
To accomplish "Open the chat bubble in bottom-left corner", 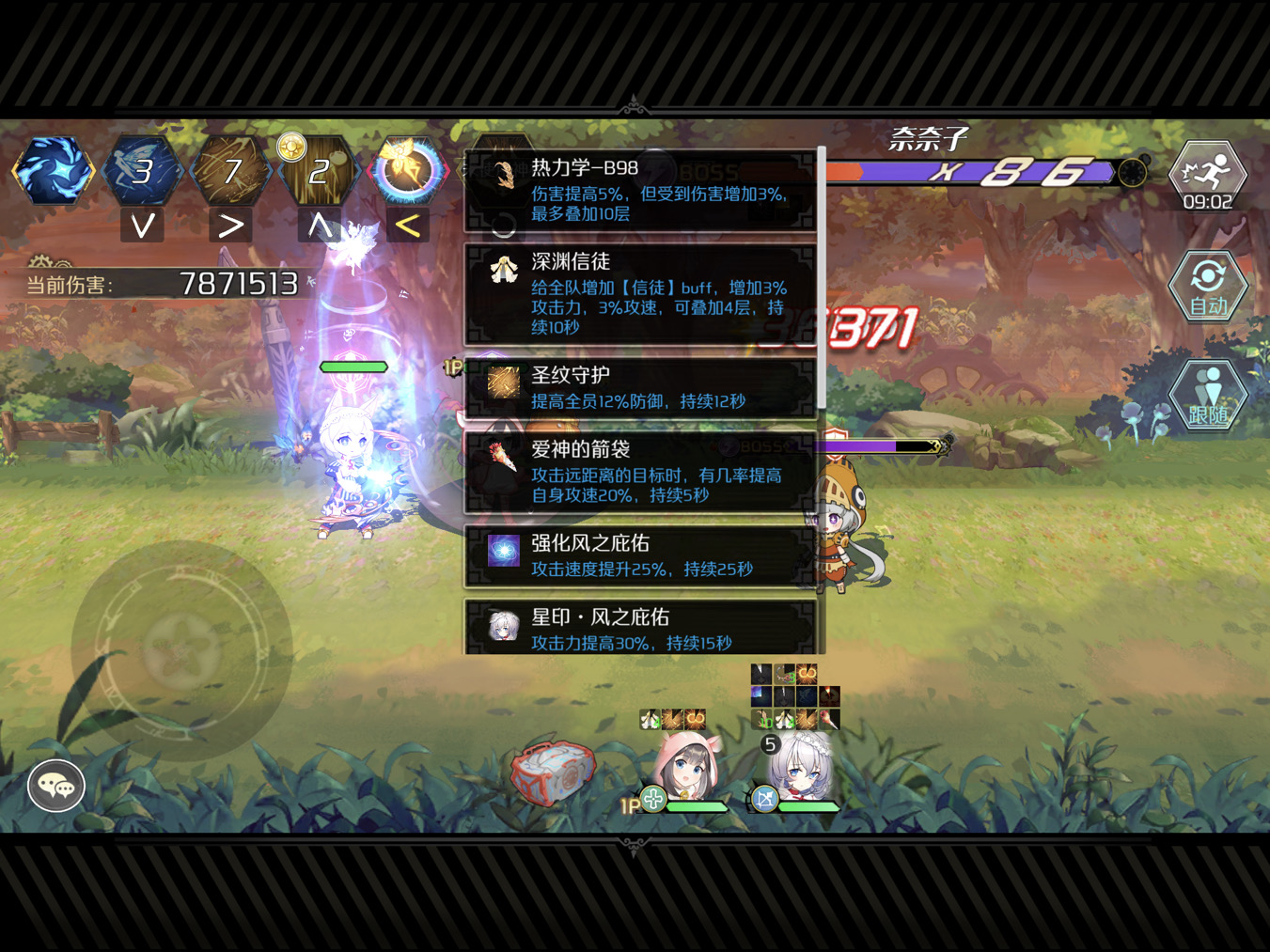I will (x=56, y=786).
